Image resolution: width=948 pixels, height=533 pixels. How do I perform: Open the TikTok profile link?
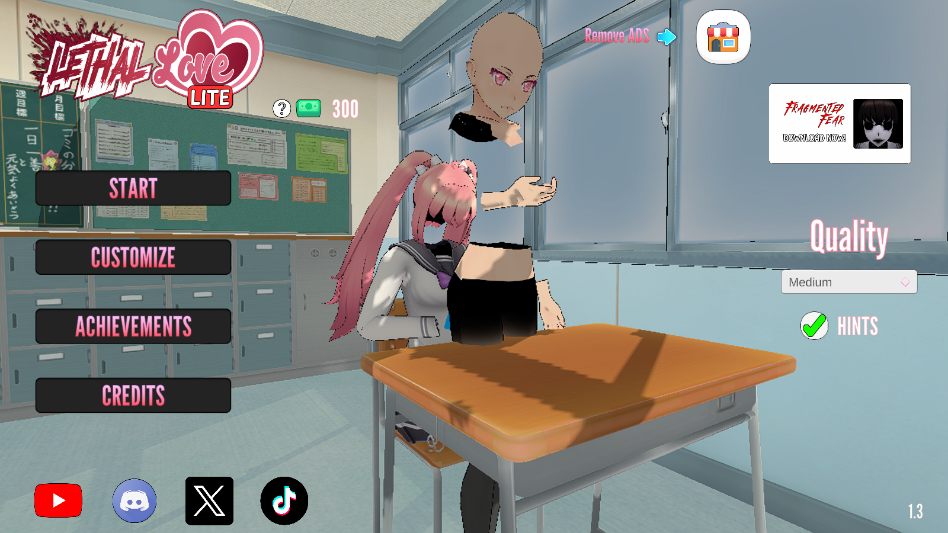click(x=284, y=500)
